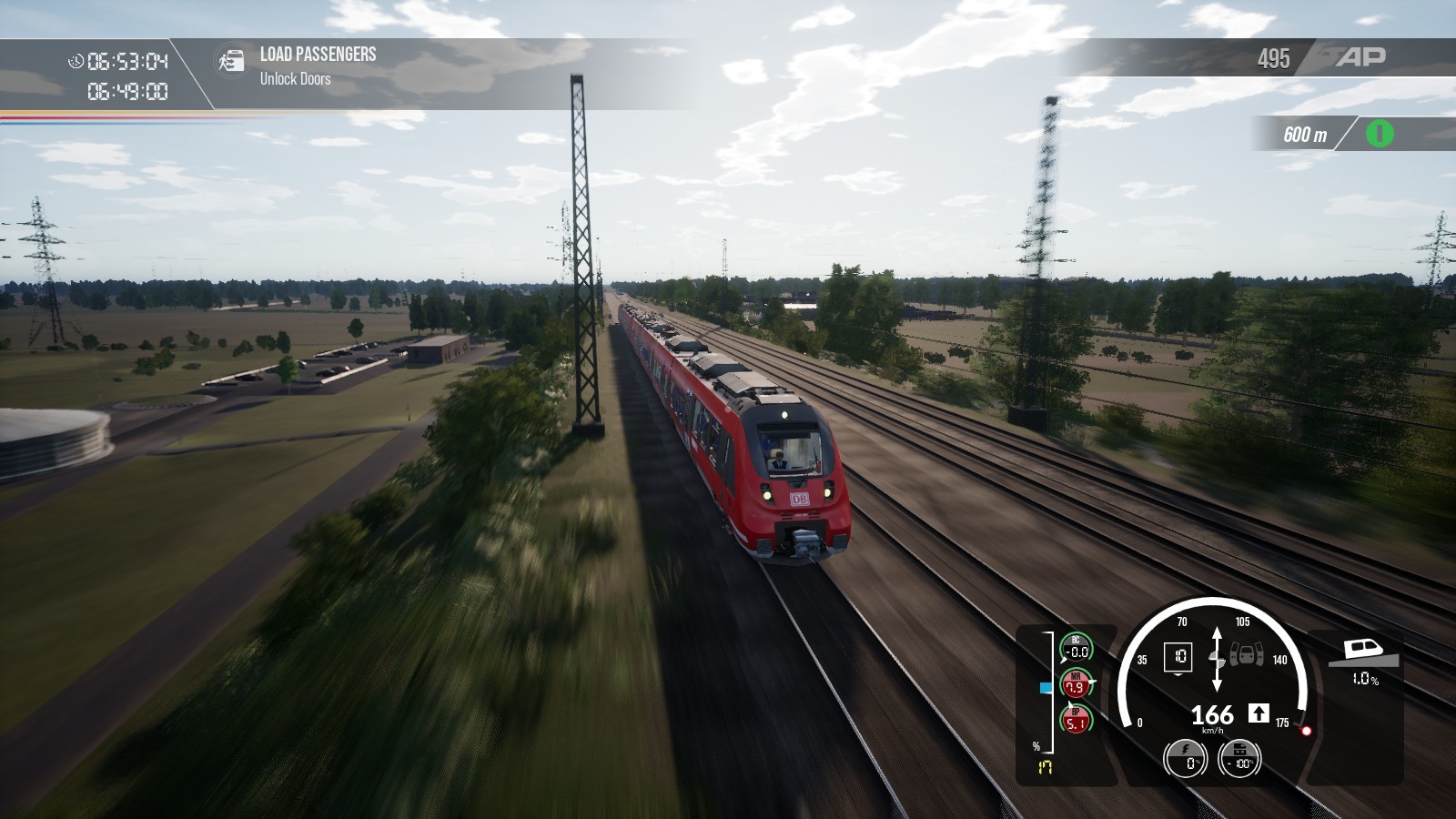Select the lightning bolt throttle gauge
The height and width of the screenshot is (819, 1456).
[x=1185, y=758]
